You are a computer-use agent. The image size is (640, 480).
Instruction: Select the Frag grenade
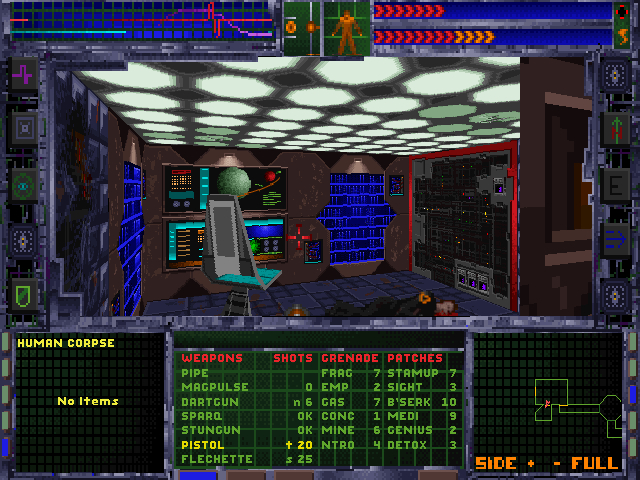[336, 372]
